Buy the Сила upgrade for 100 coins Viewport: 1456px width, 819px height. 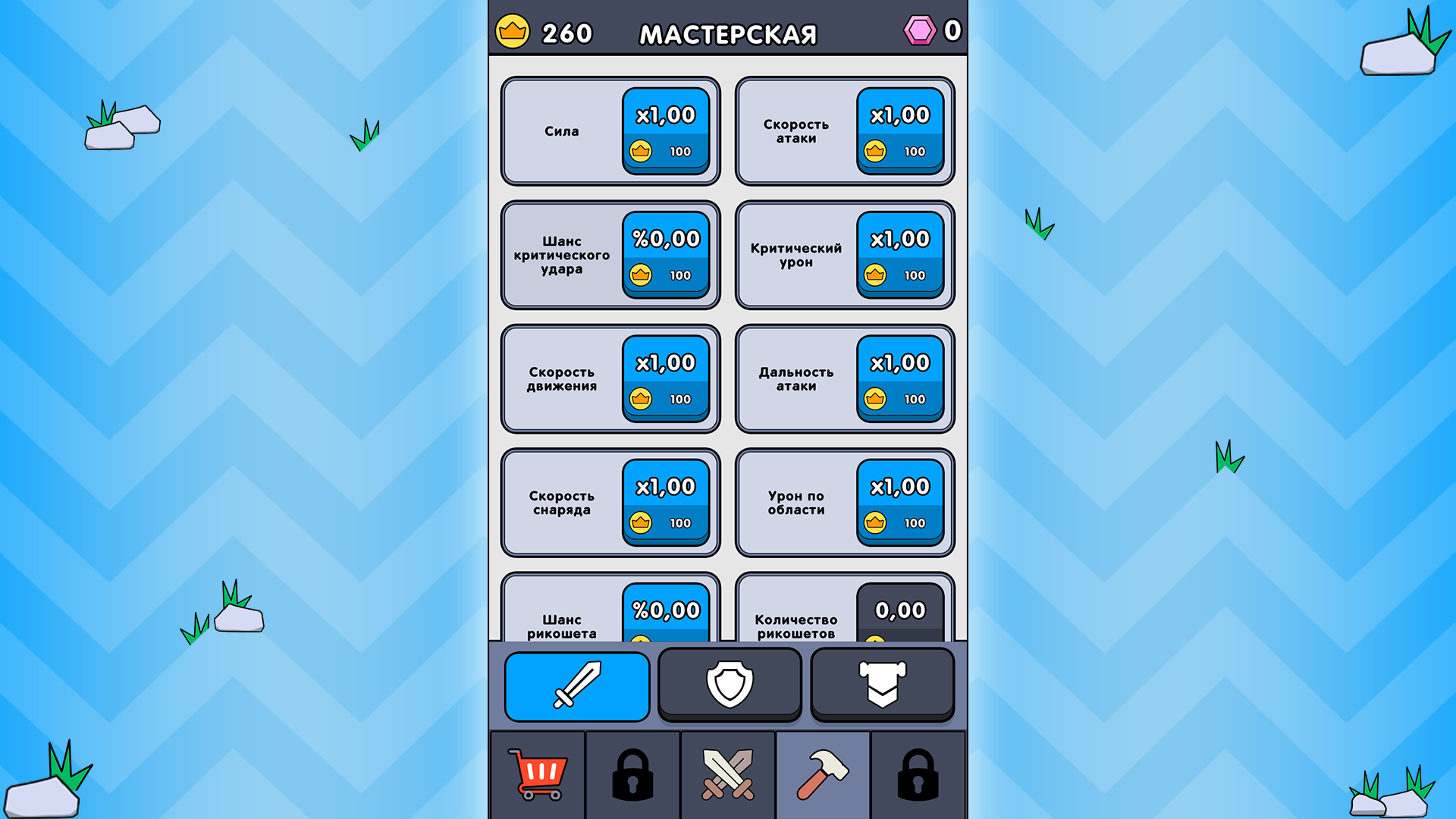click(x=665, y=130)
